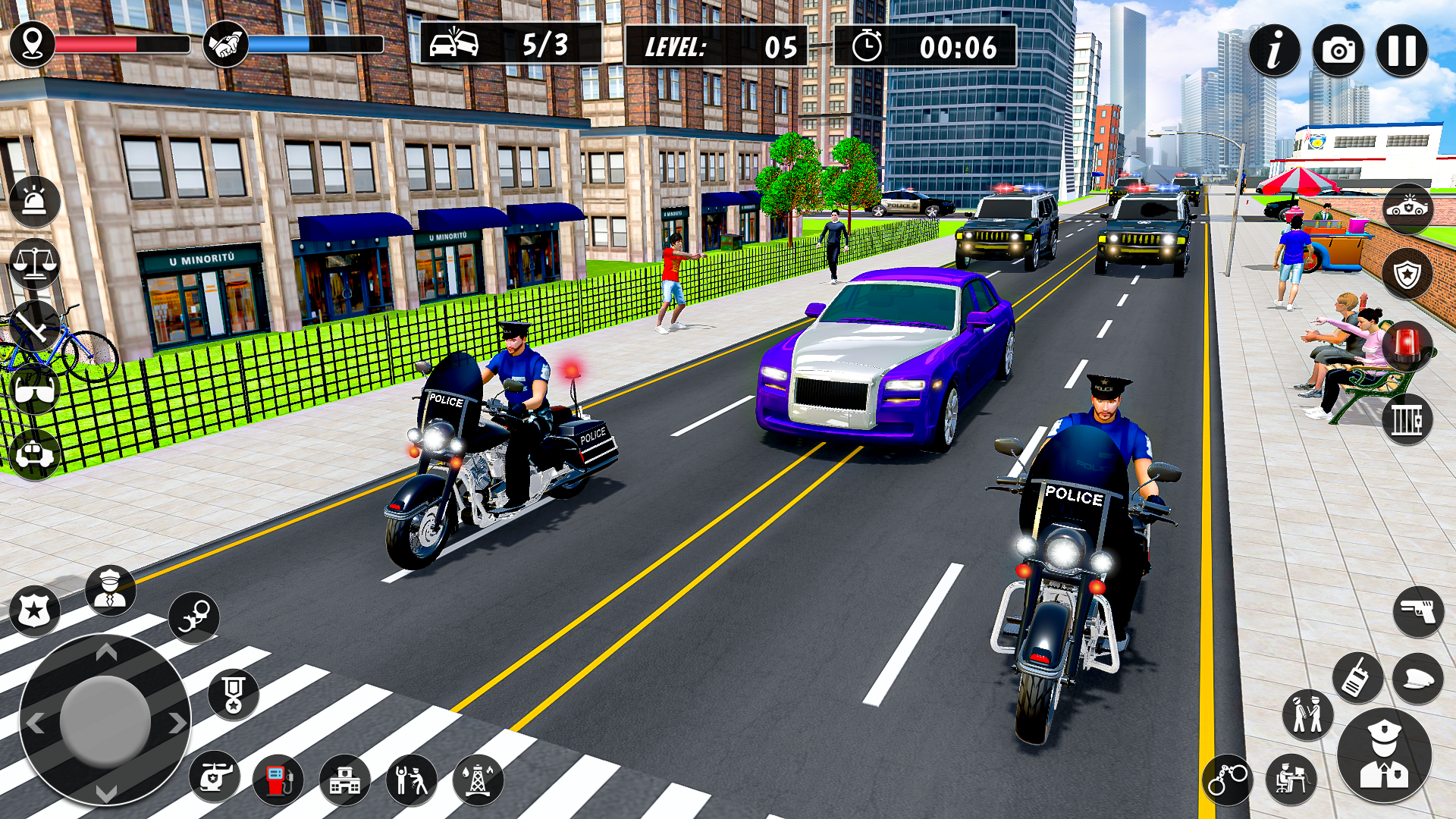Screen dimensions: 1456x819
Task: Take a screenshot with the camera button
Action: click(x=1338, y=51)
